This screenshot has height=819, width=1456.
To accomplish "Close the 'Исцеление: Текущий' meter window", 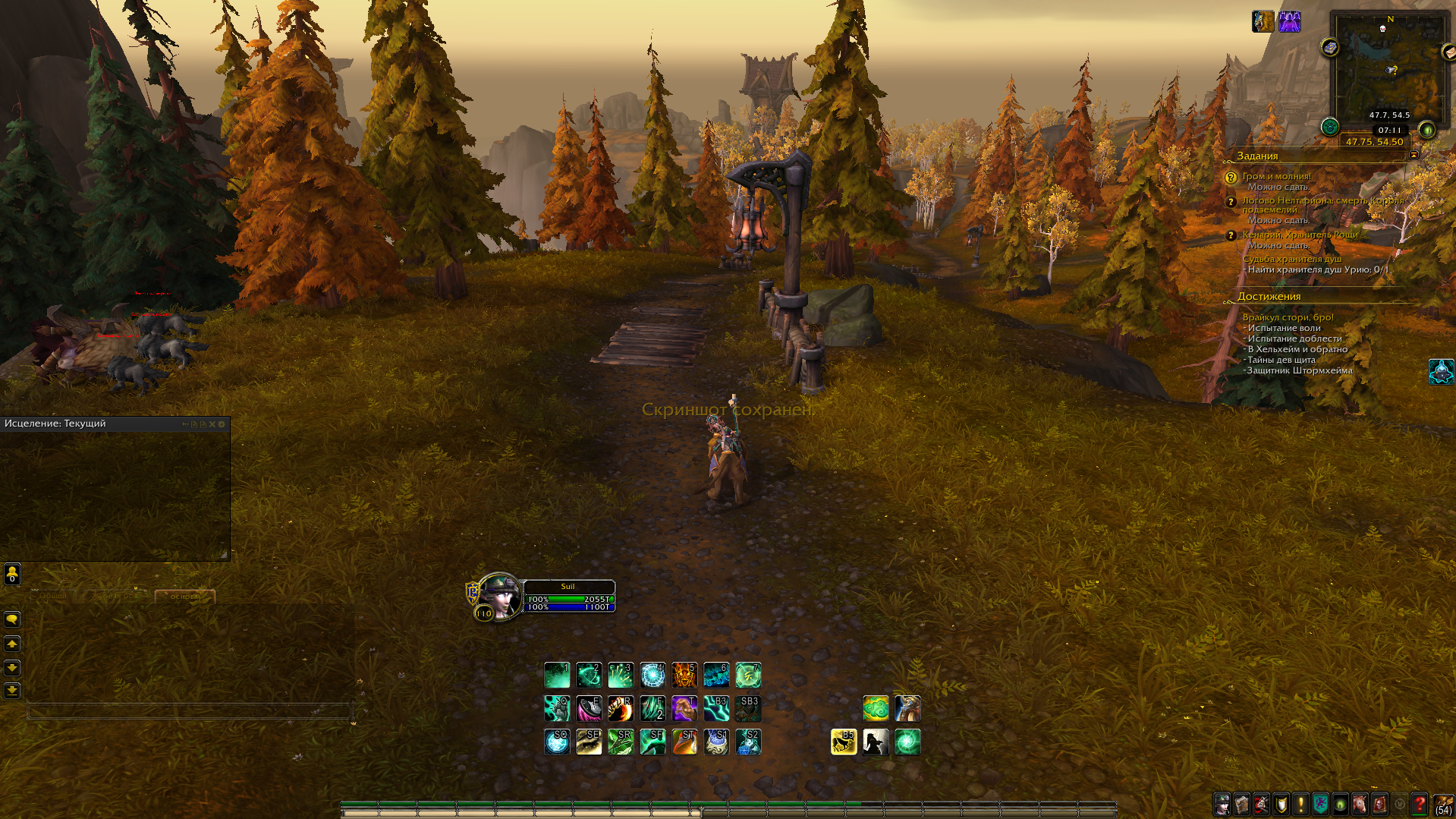I will [x=212, y=424].
